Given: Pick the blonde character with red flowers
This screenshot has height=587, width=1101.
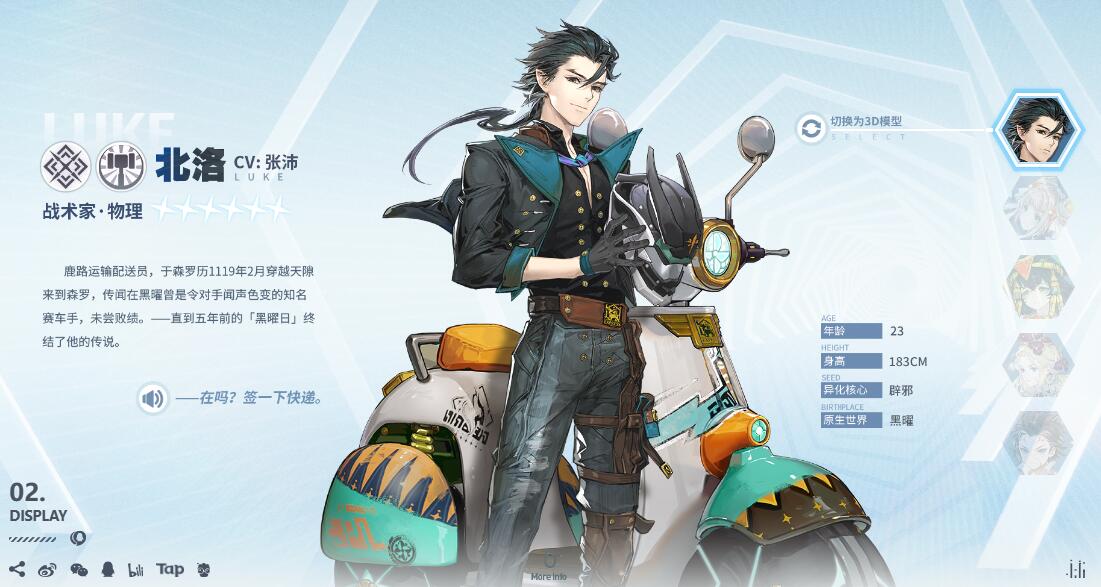Looking at the screenshot, I should click(1038, 365).
